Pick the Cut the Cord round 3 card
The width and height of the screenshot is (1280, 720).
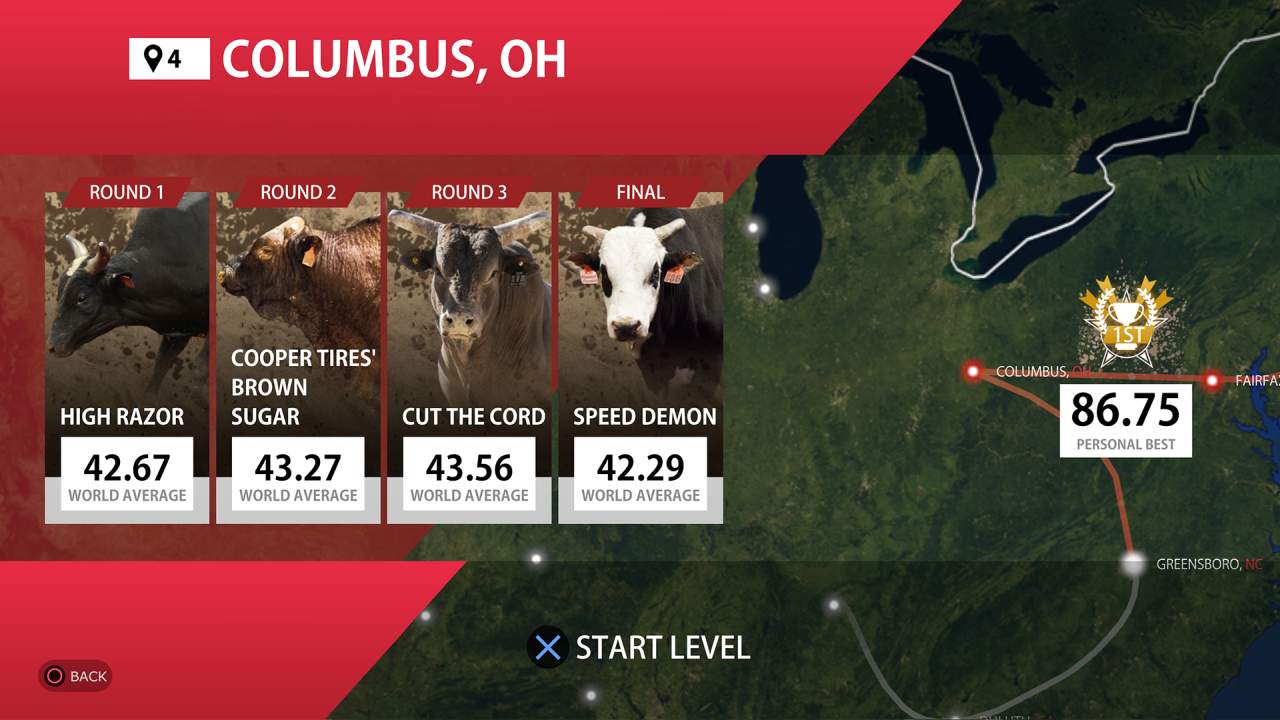point(469,355)
